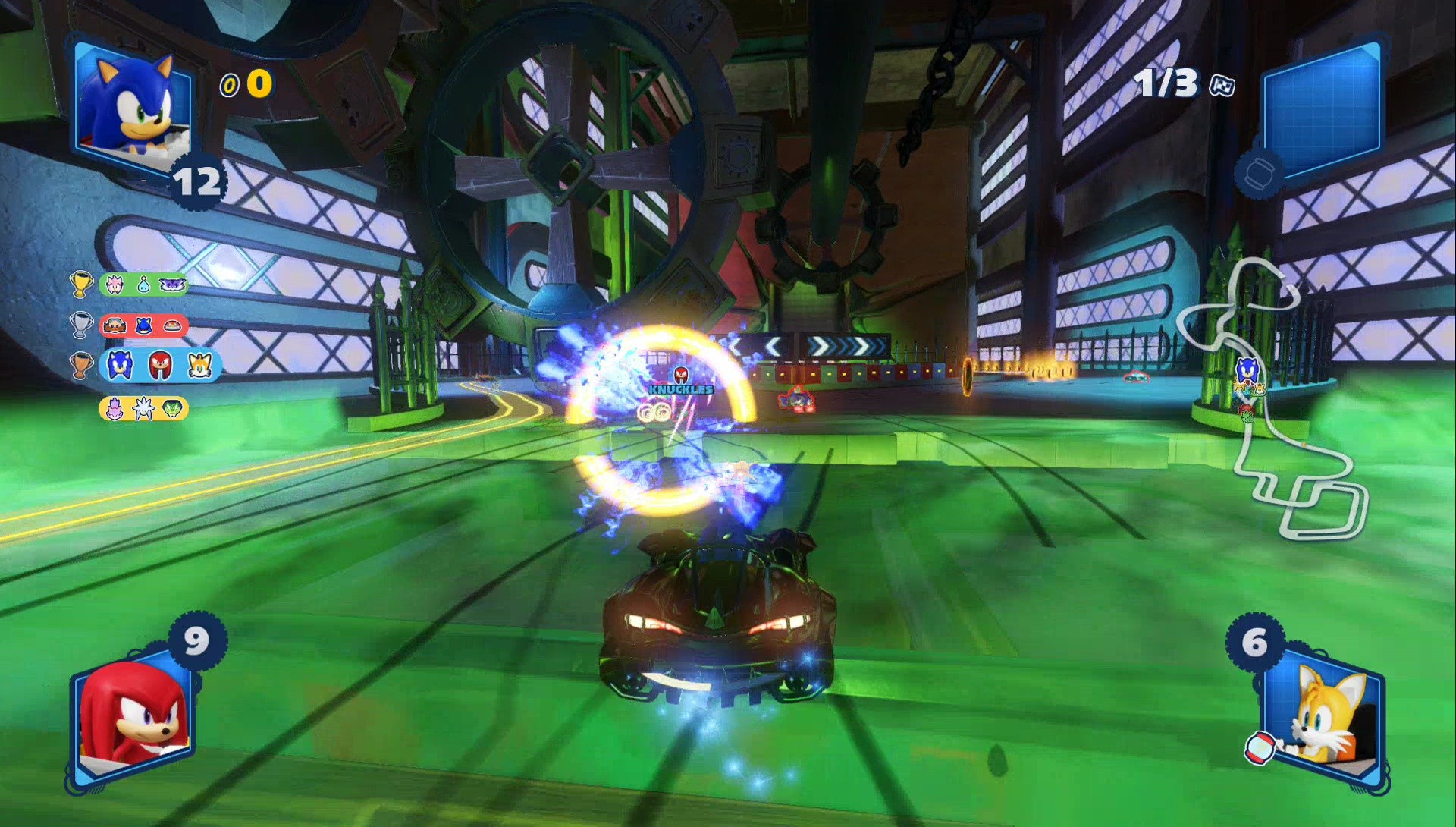Click the gold trophy for first place
The height and width of the screenshot is (827, 1456).
point(82,284)
